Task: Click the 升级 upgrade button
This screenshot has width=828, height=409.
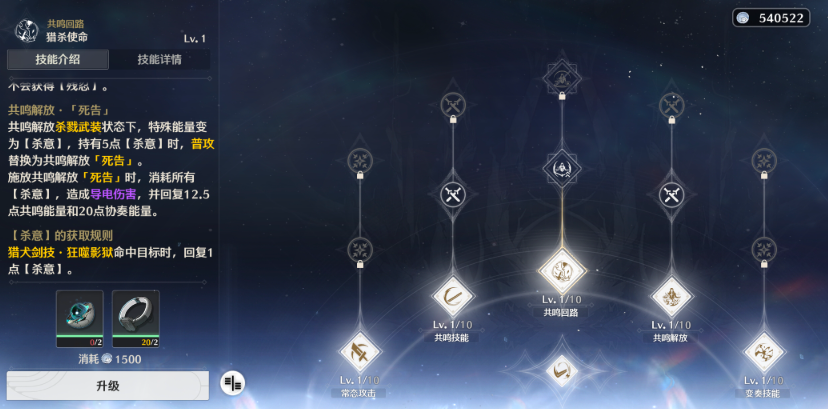Action: coord(108,385)
